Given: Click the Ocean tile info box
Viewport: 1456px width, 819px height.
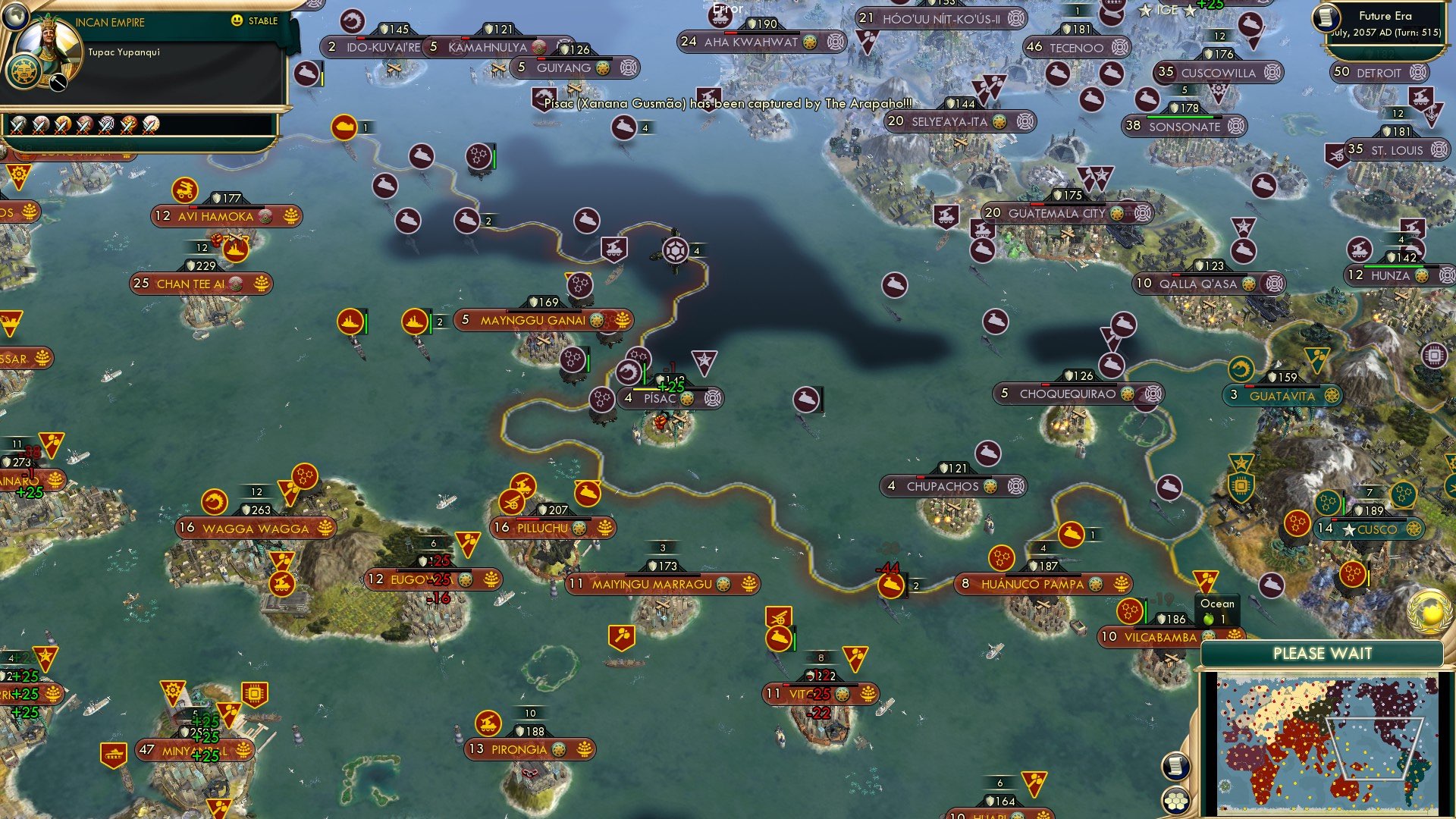Looking at the screenshot, I should [x=1218, y=608].
